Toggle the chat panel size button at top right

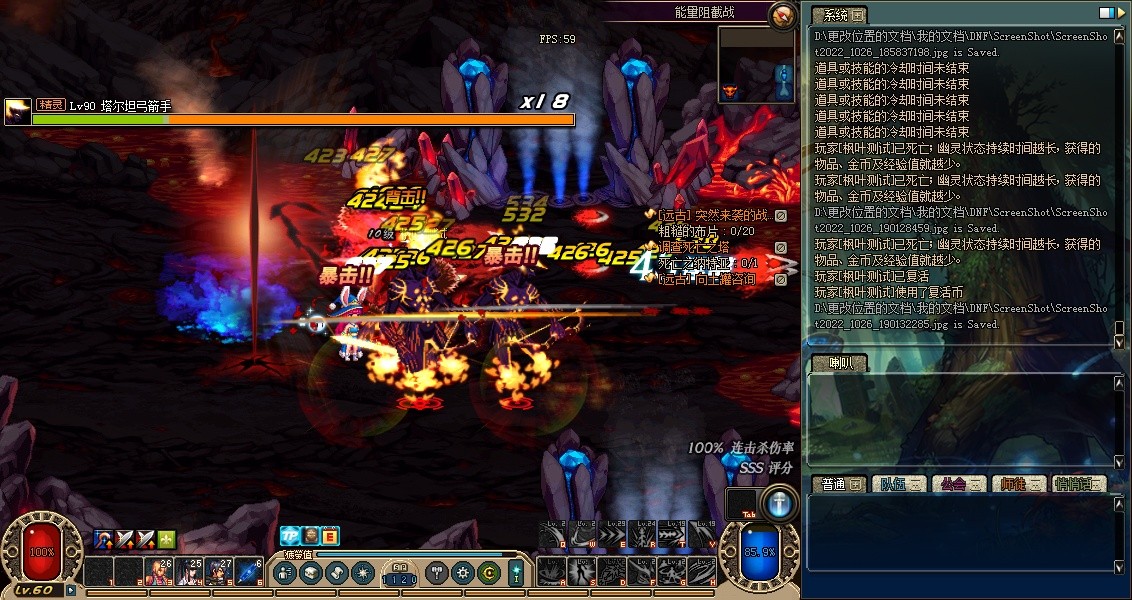1107,14
